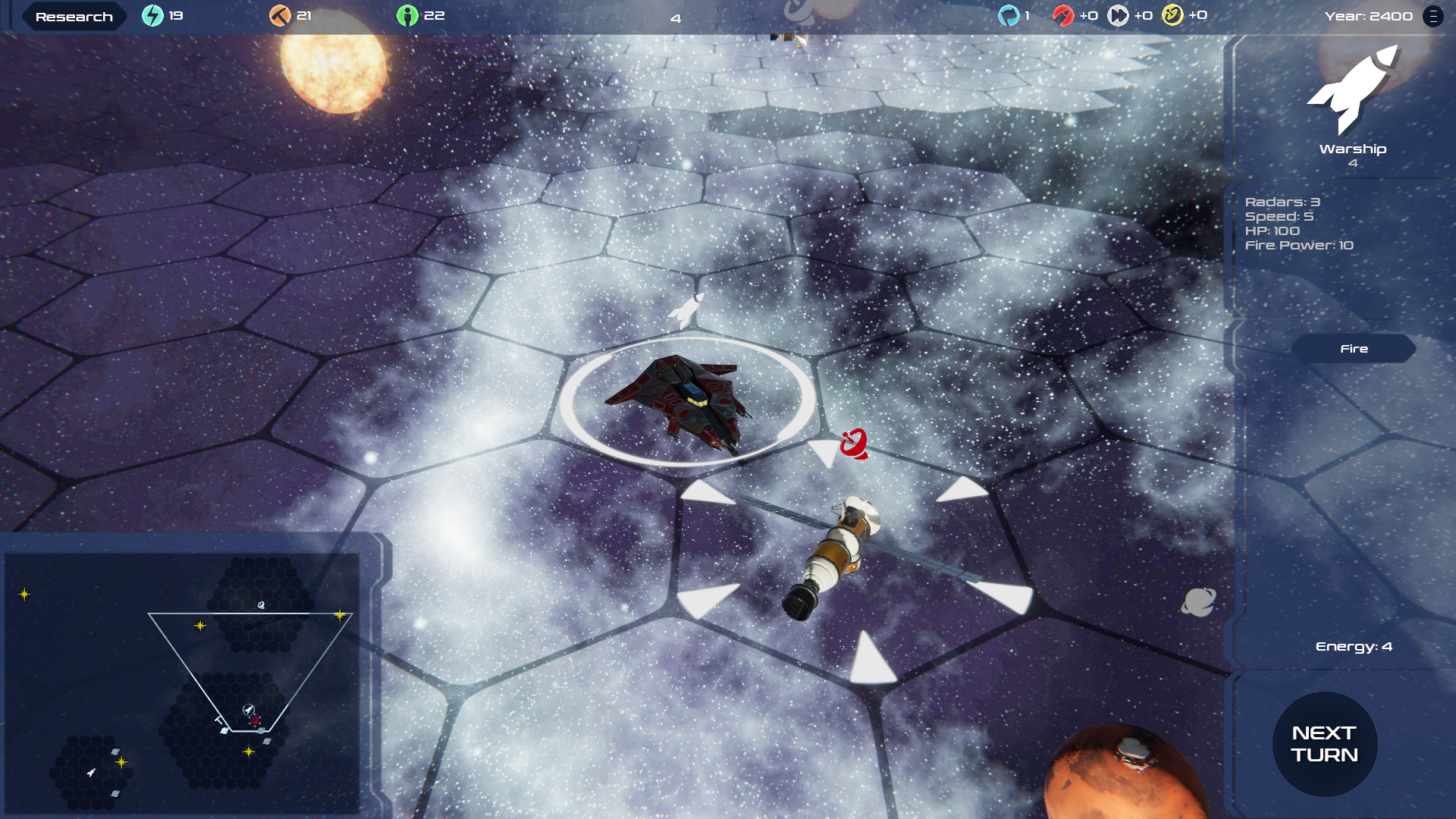Click the lightning bolt energy resource icon
This screenshot has width=1456, height=819.
click(152, 16)
